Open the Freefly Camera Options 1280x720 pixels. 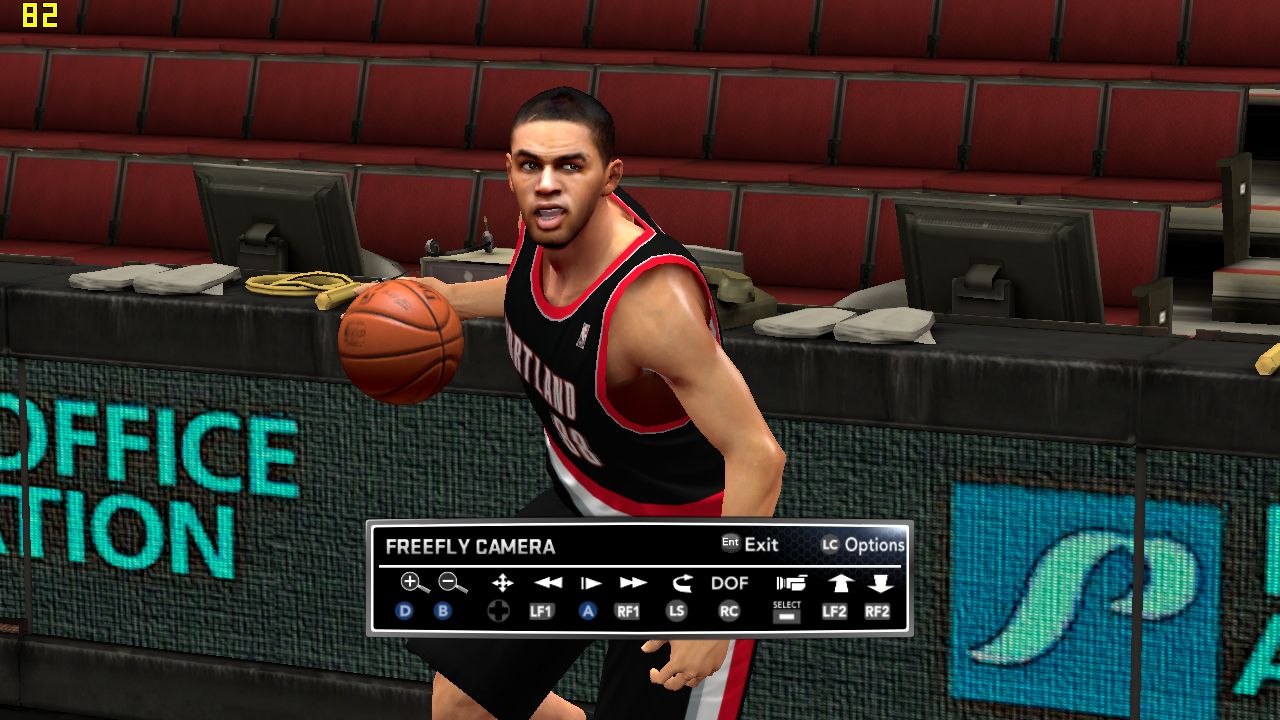pyautogui.click(x=863, y=545)
